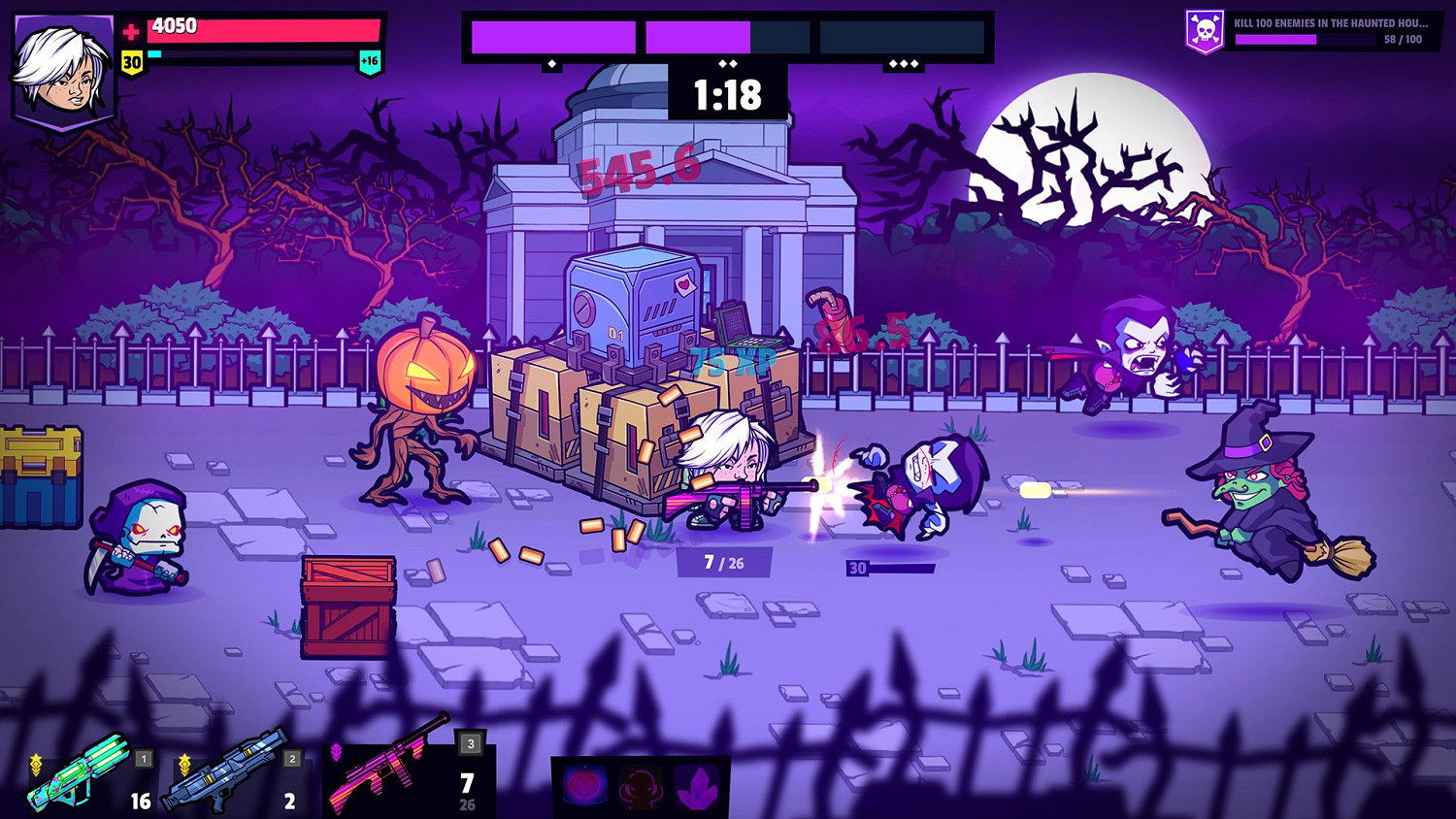Toggle the third ultimate charge segment
This screenshot has height=819, width=1456.
click(903, 36)
